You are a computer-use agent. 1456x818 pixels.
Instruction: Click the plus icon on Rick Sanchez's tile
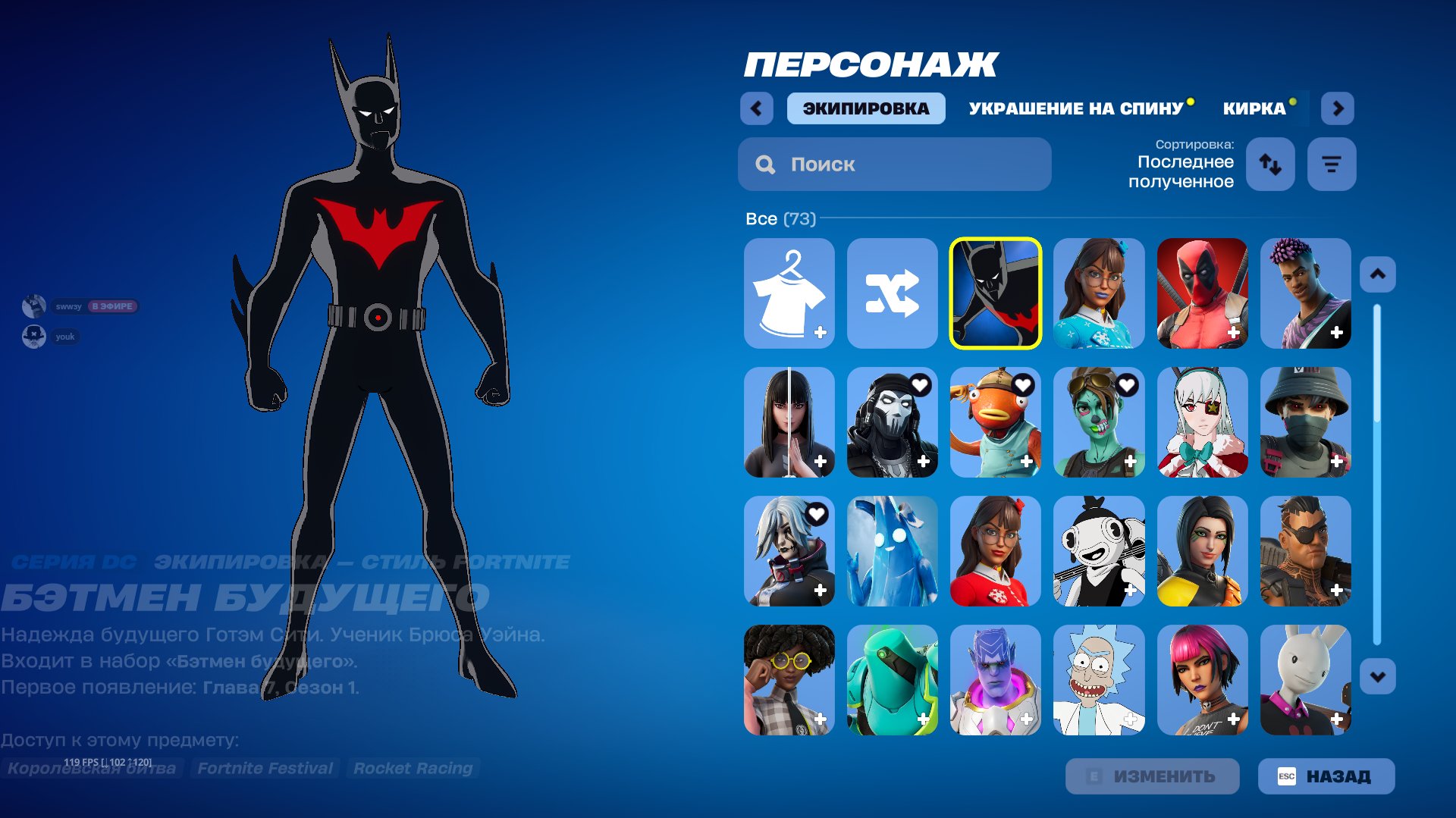[x=1131, y=717]
